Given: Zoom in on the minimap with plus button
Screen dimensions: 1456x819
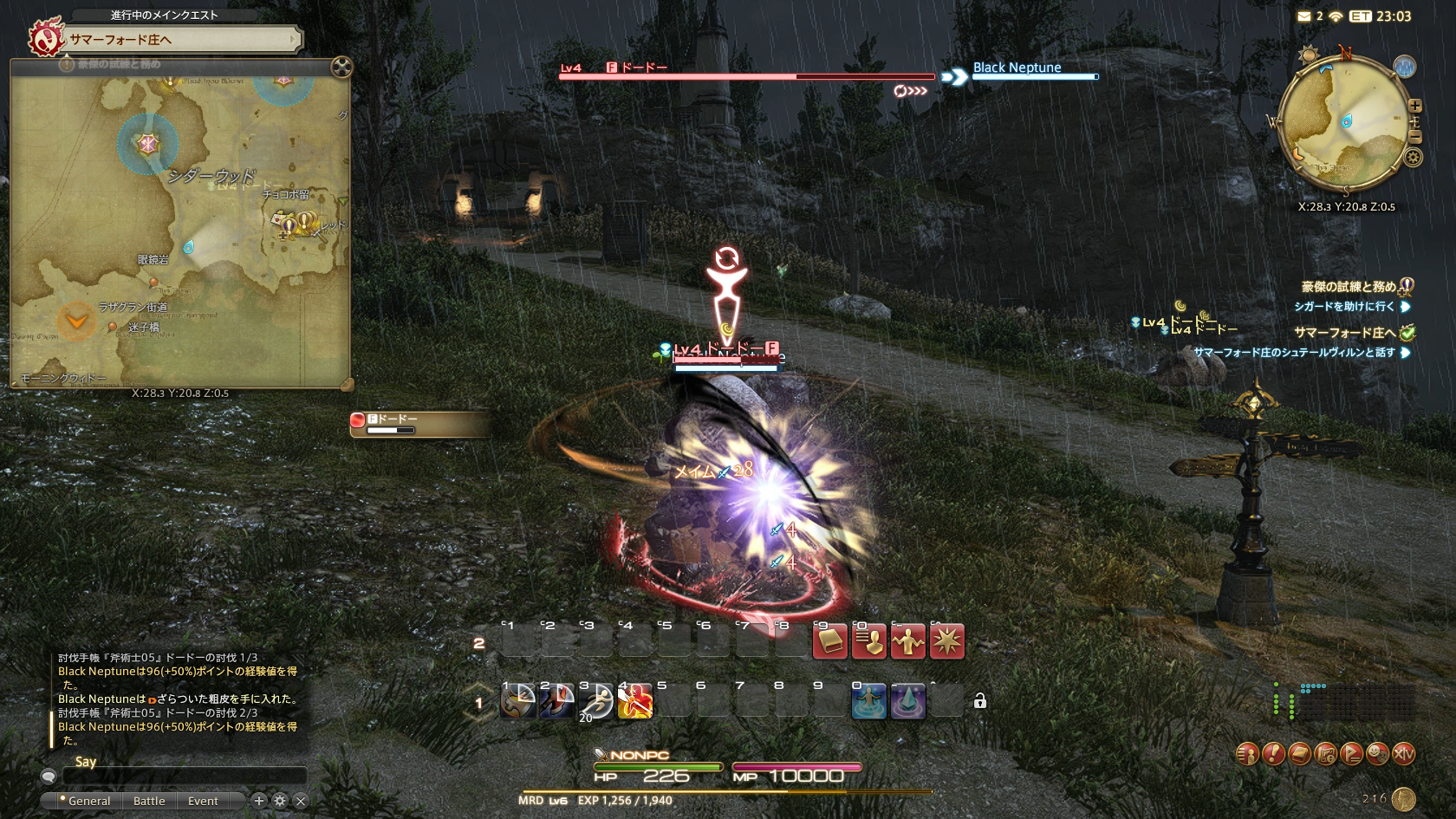Looking at the screenshot, I should (x=1414, y=106).
